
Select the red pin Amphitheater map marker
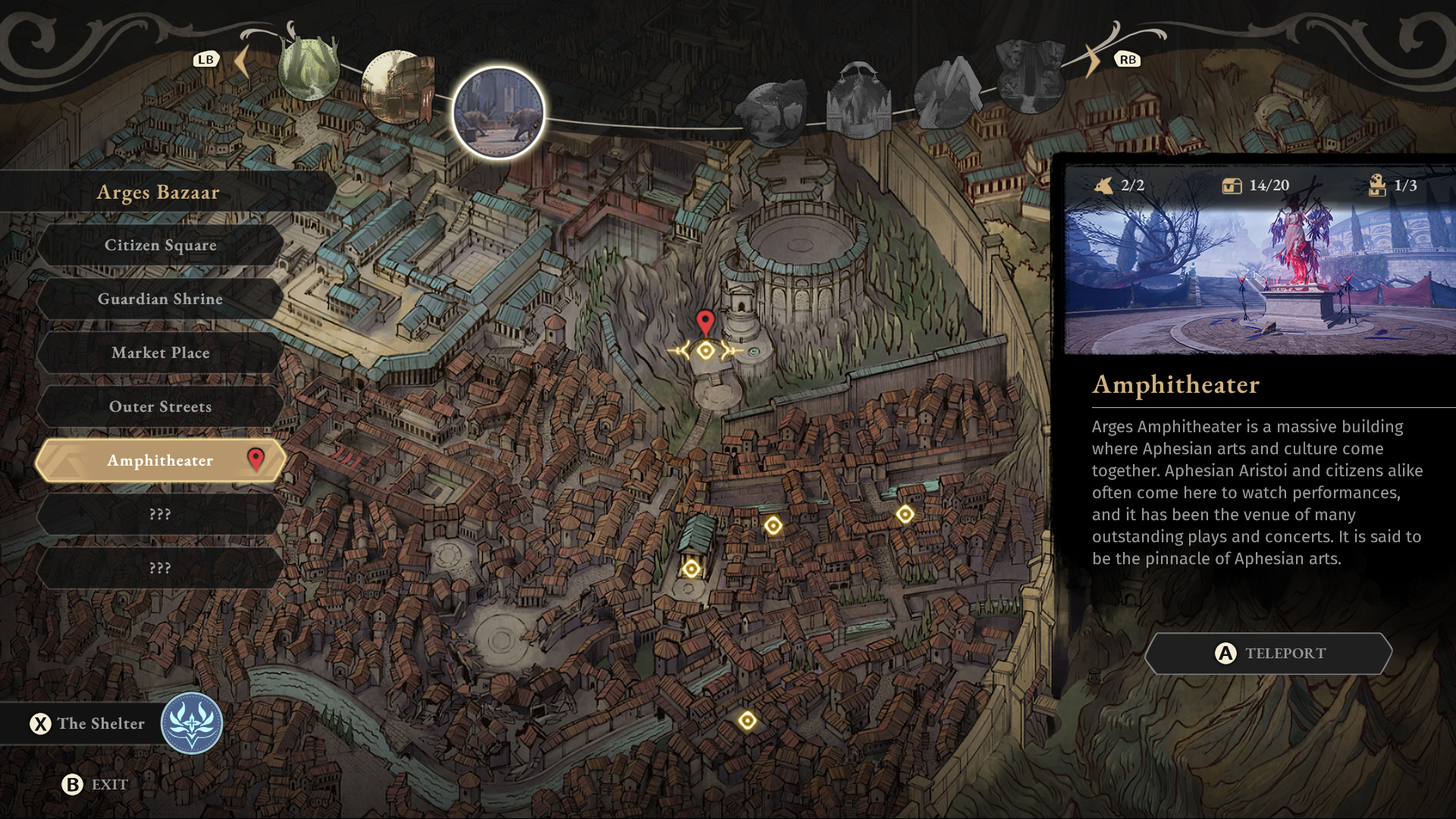(705, 323)
